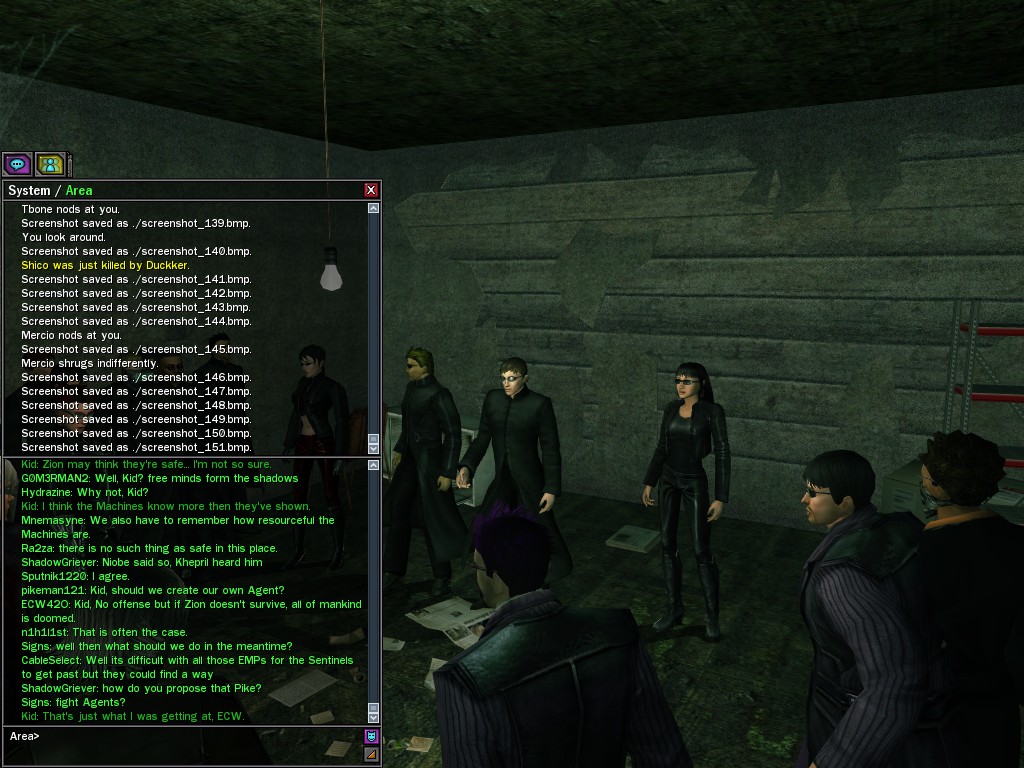The width and height of the screenshot is (1024, 768).
Task: Click the system log scroll-down arrow
Action: tap(373, 448)
